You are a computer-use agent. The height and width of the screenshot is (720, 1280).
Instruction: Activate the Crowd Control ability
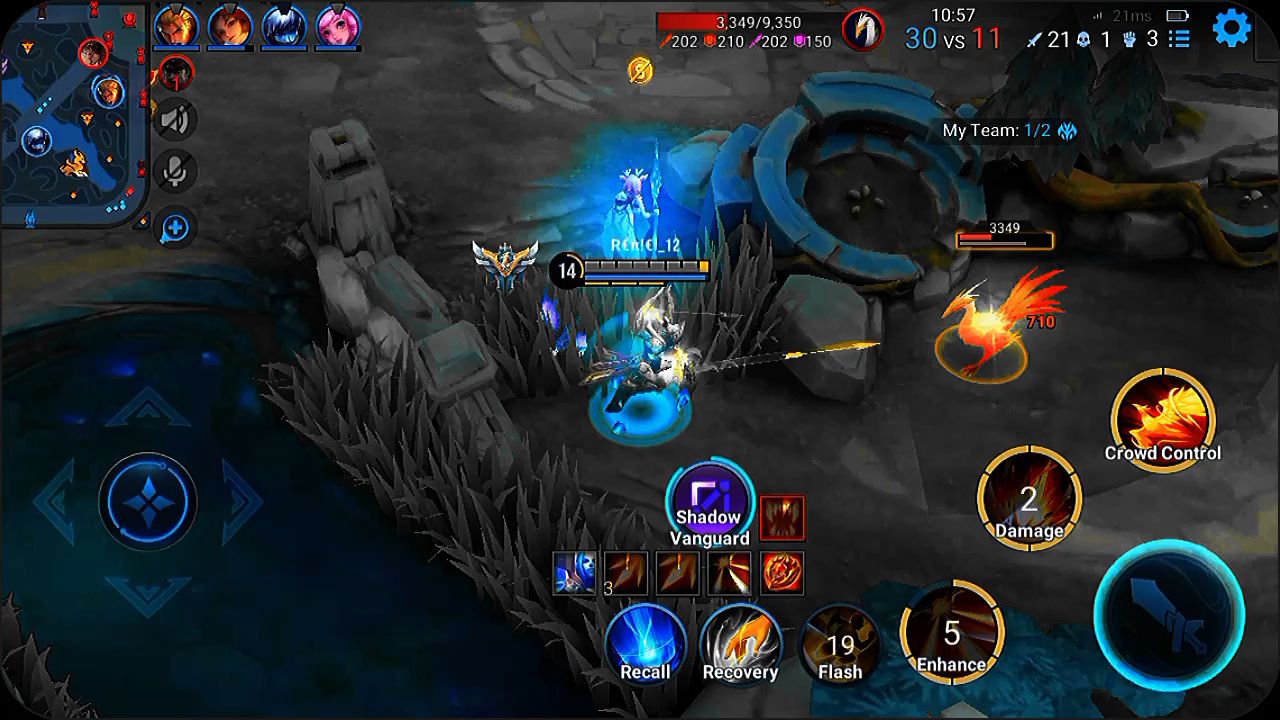[x=1163, y=419]
